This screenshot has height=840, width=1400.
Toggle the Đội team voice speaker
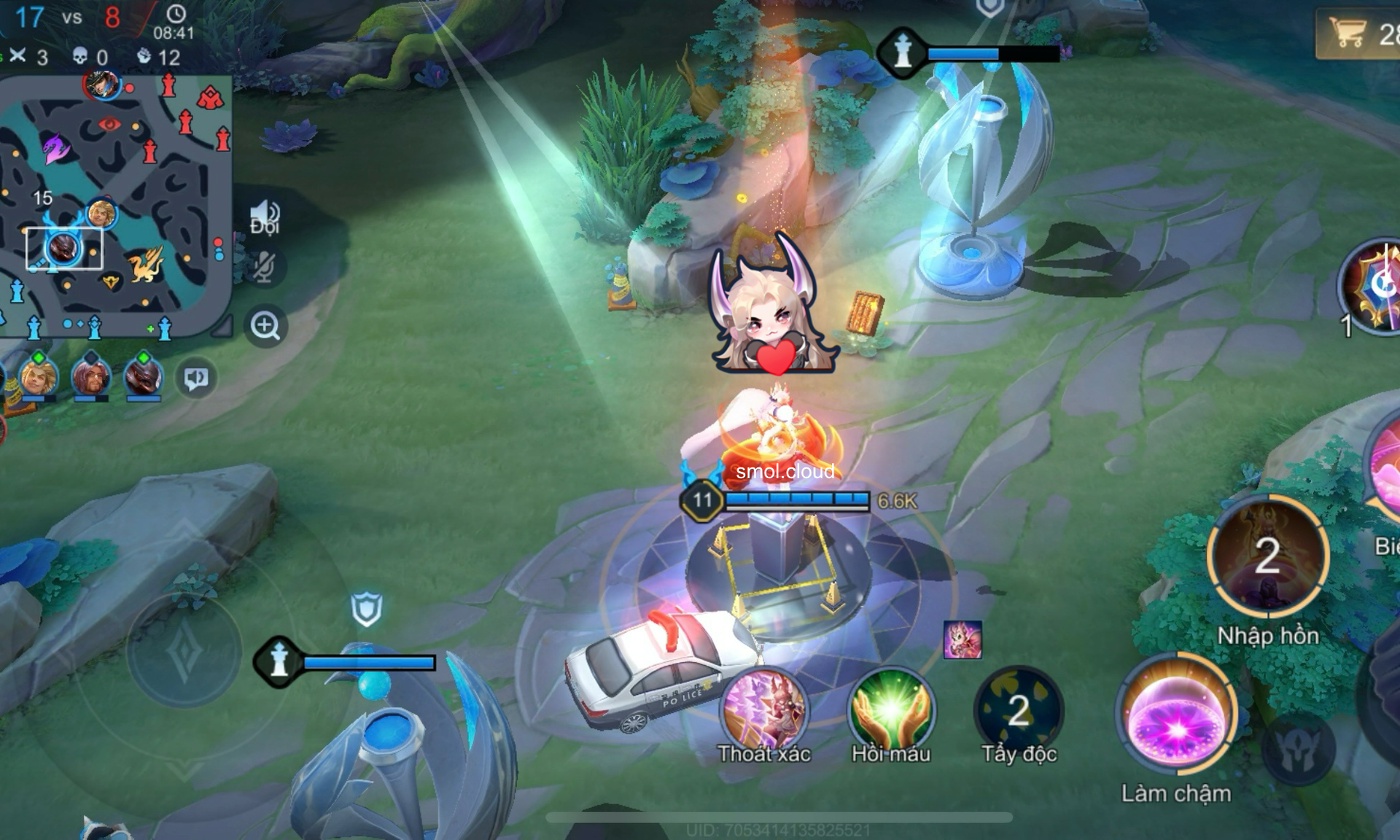coord(265,217)
